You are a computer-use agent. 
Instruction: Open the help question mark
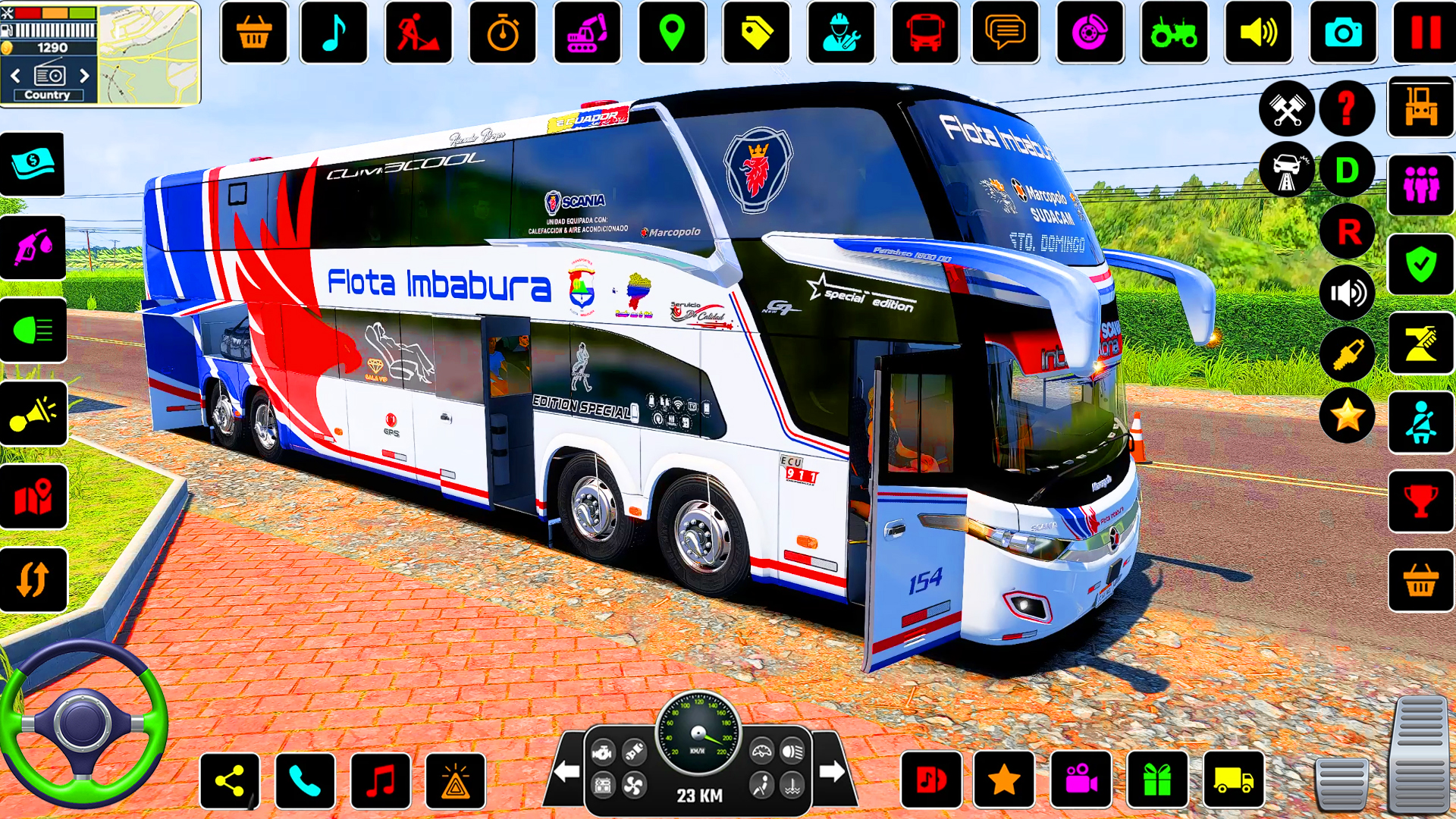pyautogui.click(x=1347, y=109)
